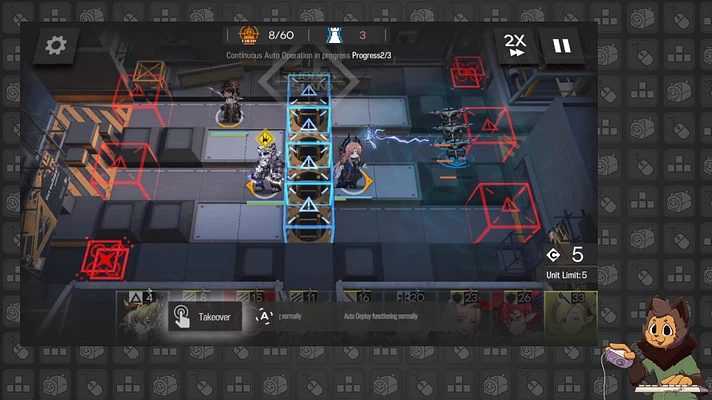Toggle the 2X game speed
Image resolution: width=712 pixels, height=400 pixels.
pyautogui.click(x=514, y=45)
